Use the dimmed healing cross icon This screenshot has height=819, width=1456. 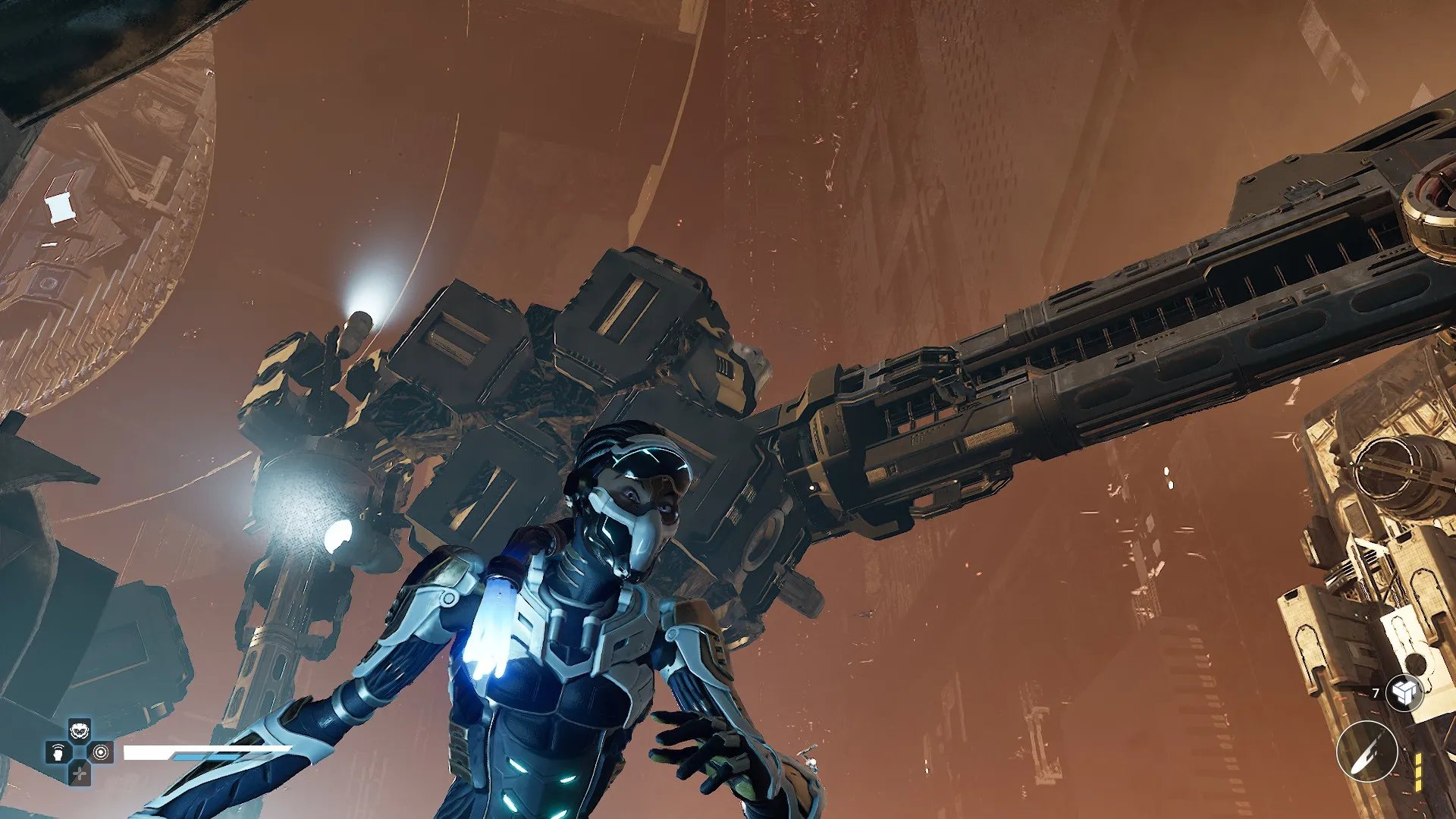click(x=80, y=773)
